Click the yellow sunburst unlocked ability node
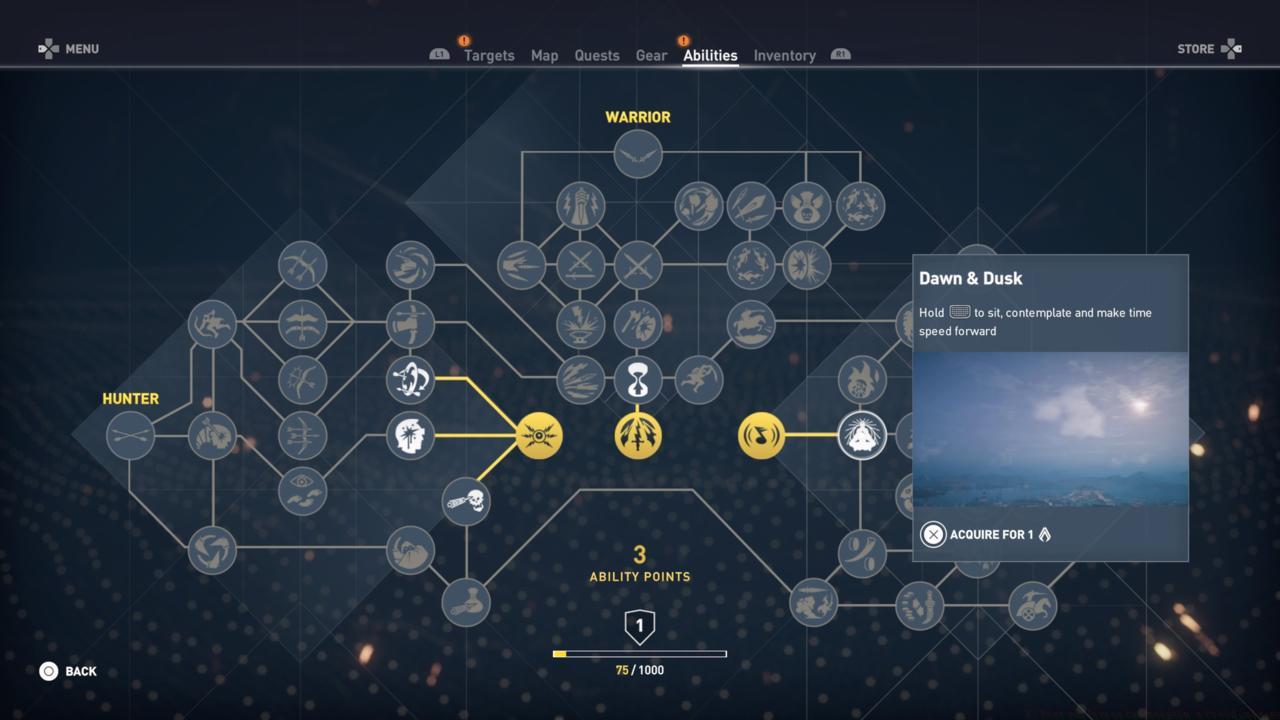The height and width of the screenshot is (720, 1280). [539, 435]
